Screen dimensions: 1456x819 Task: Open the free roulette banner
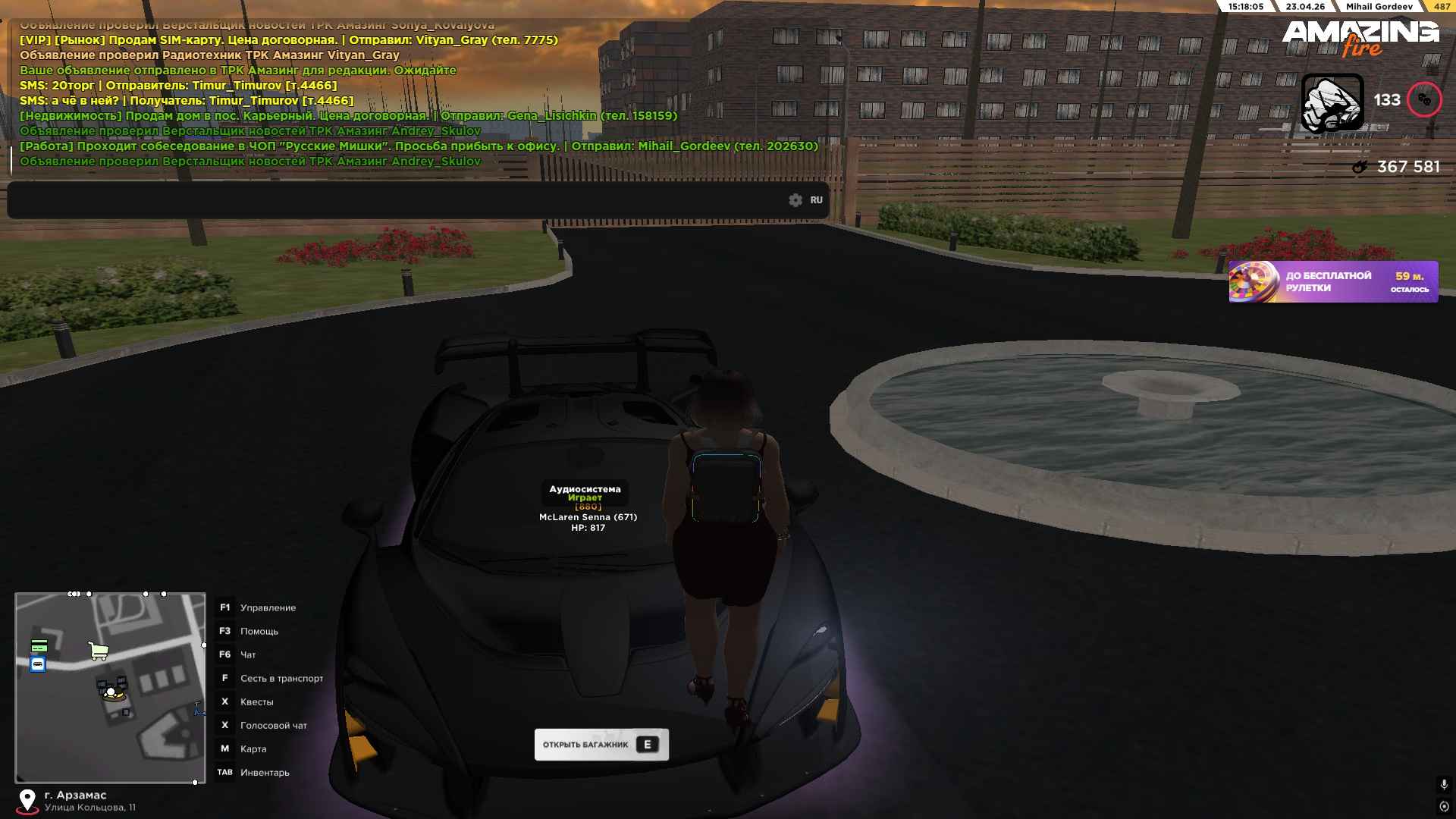coord(1332,281)
